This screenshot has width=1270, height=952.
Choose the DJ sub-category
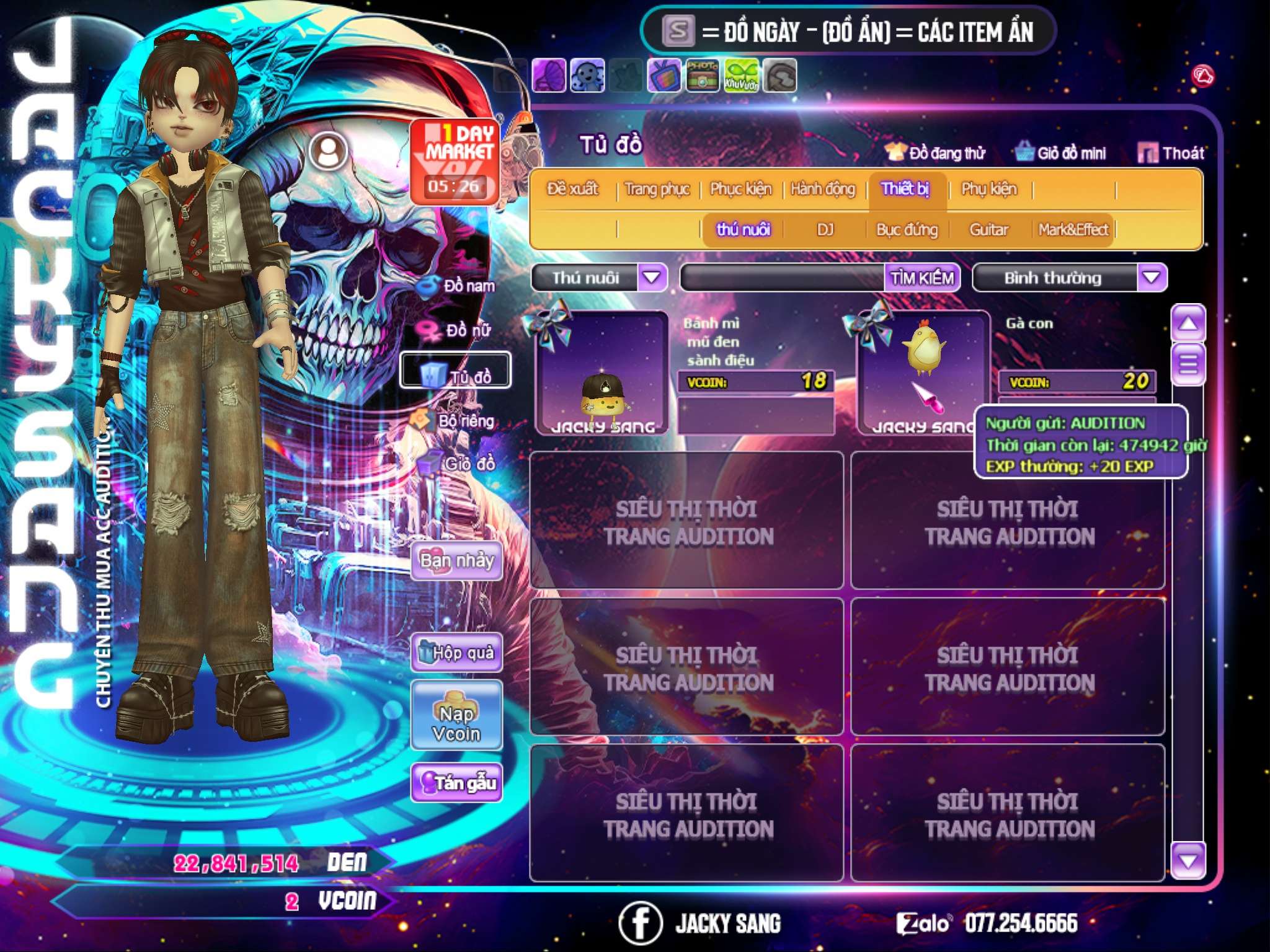click(x=825, y=230)
